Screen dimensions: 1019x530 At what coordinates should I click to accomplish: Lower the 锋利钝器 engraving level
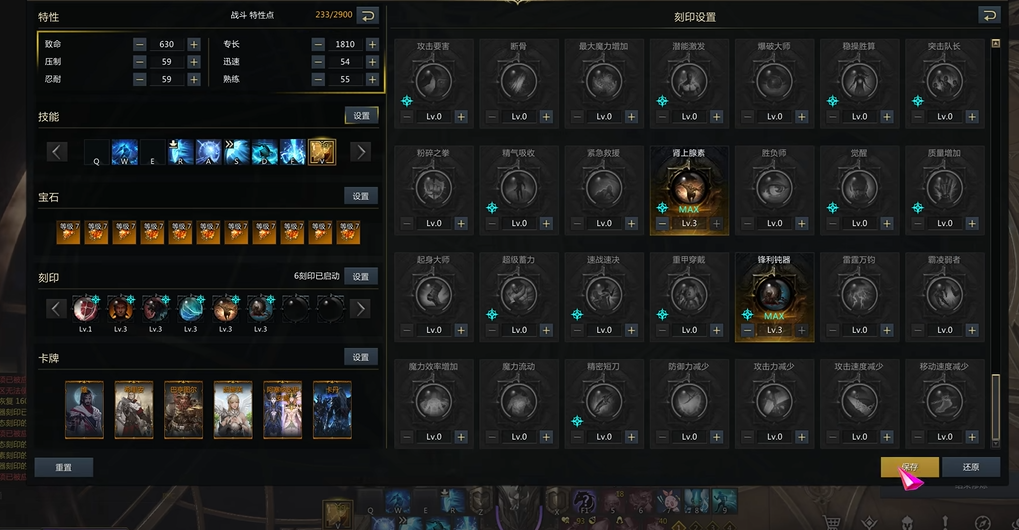tap(747, 330)
